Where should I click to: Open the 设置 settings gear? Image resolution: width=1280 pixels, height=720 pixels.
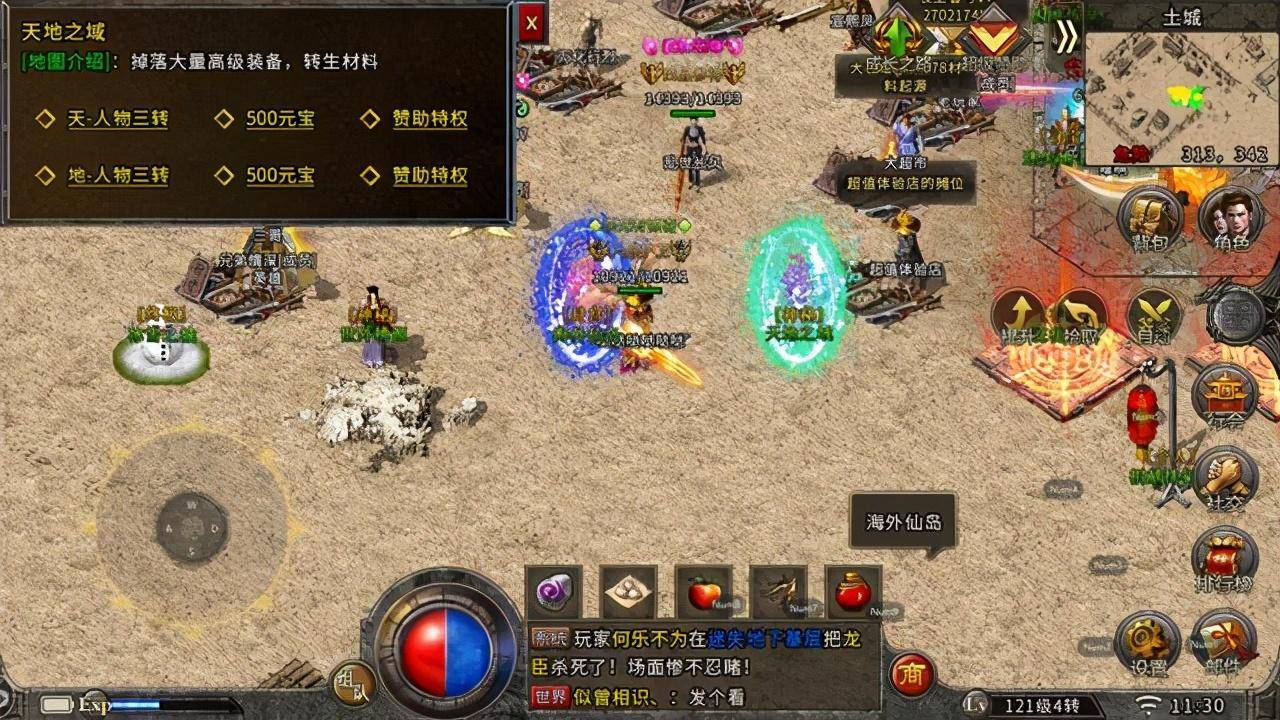tap(1147, 643)
